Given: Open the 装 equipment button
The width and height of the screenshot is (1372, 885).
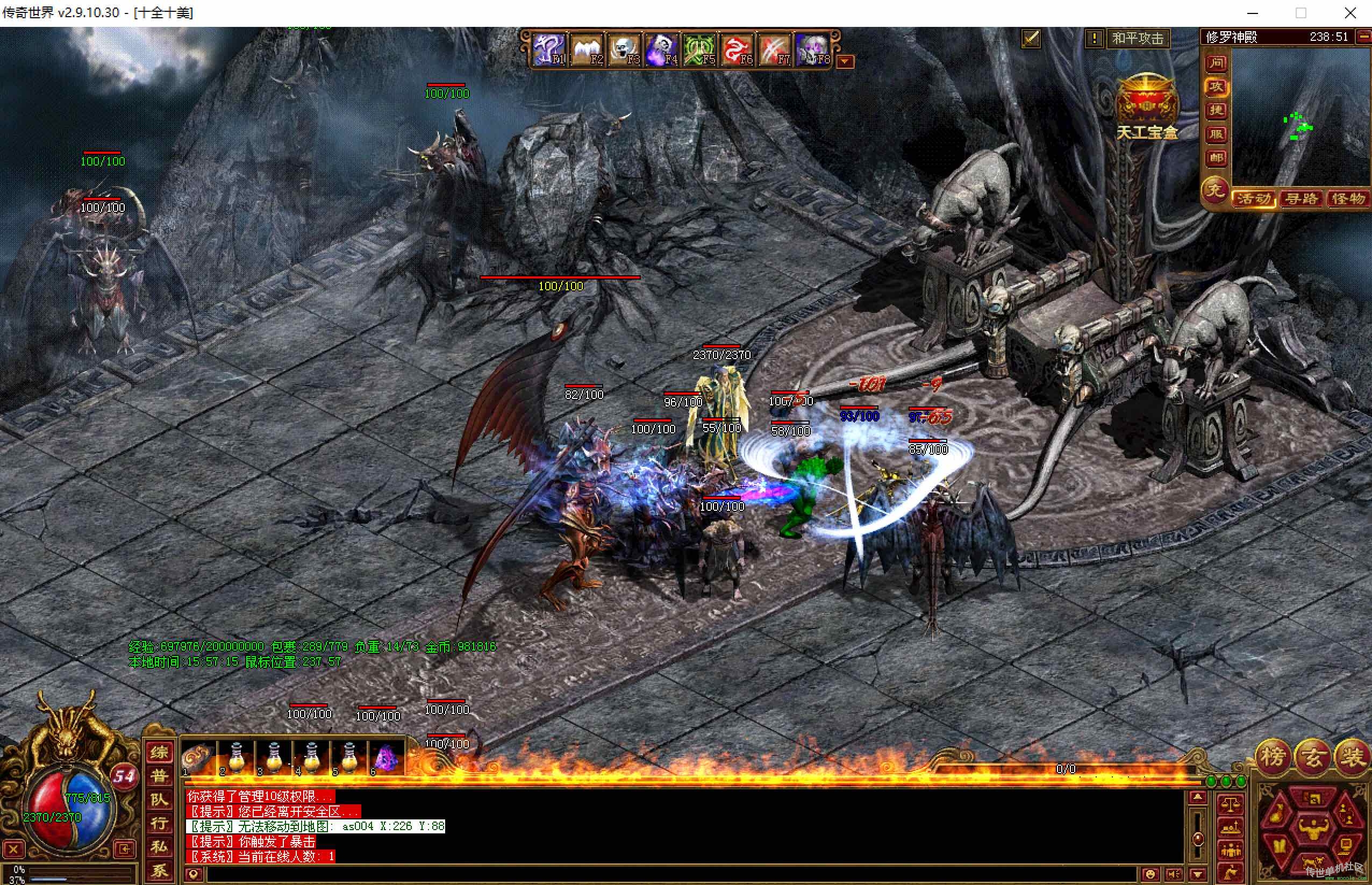Looking at the screenshot, I should pos(1352,758).
